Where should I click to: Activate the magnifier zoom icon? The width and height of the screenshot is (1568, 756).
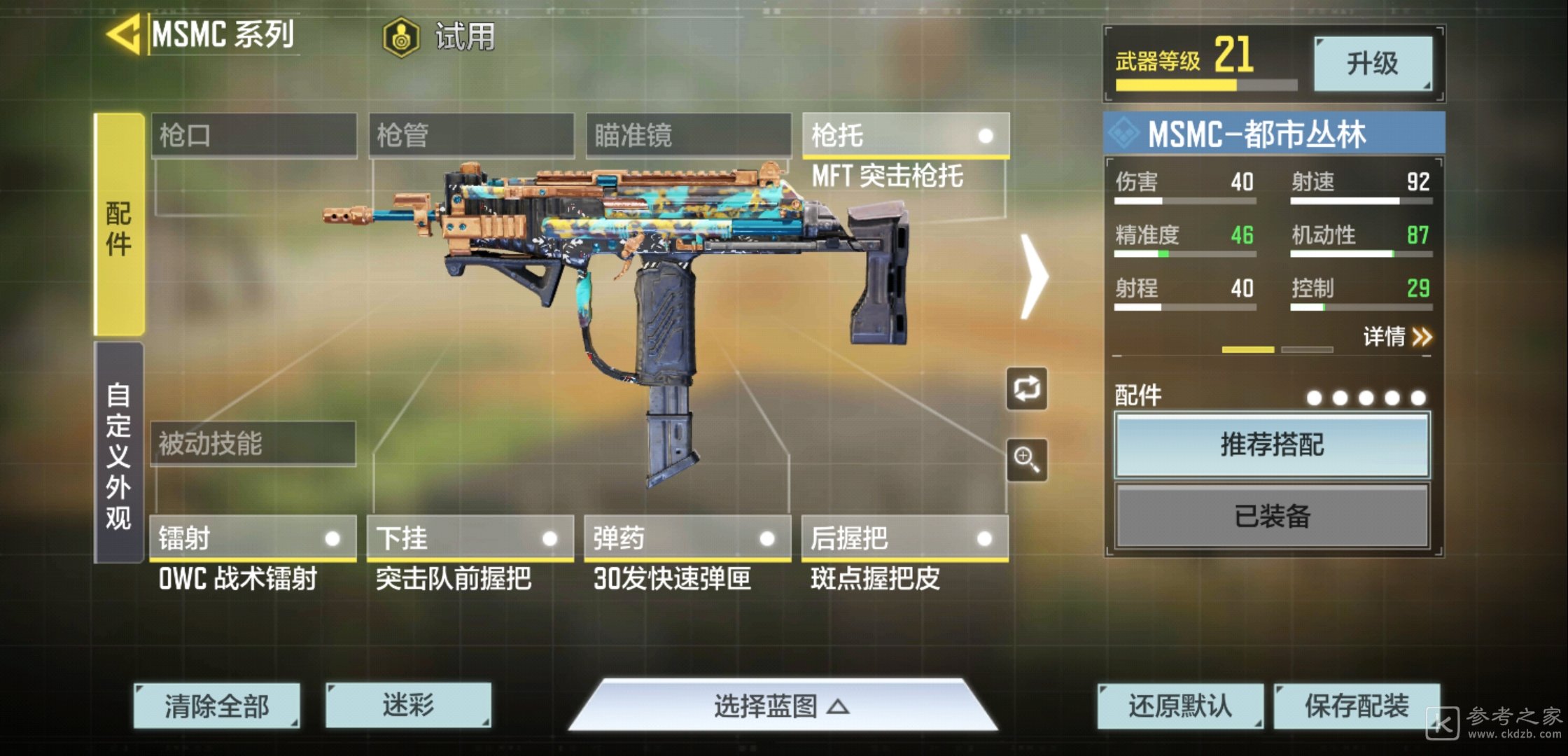(x=1026, y=460)
